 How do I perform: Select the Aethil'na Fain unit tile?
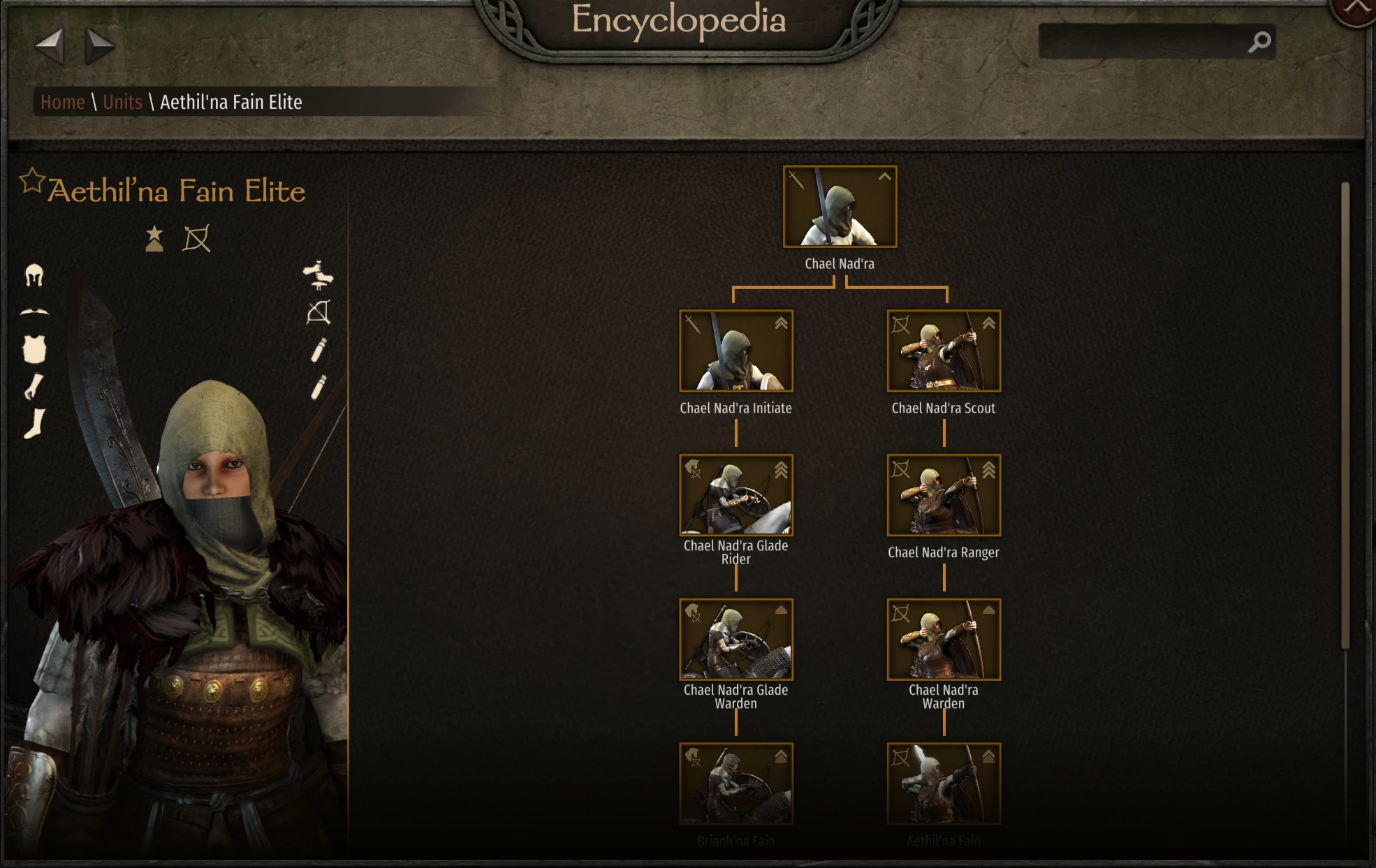click(x=944, y=784)
